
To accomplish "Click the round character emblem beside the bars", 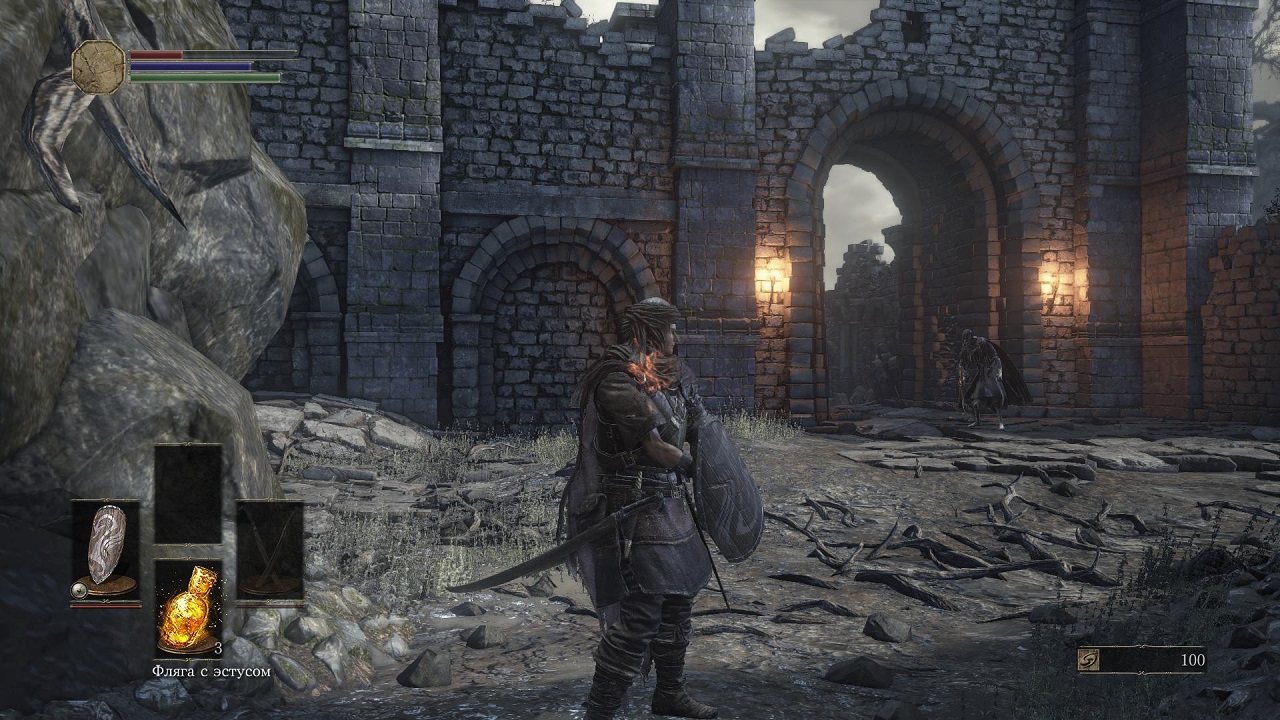I will pyautogui.click(x=99, y=66).
